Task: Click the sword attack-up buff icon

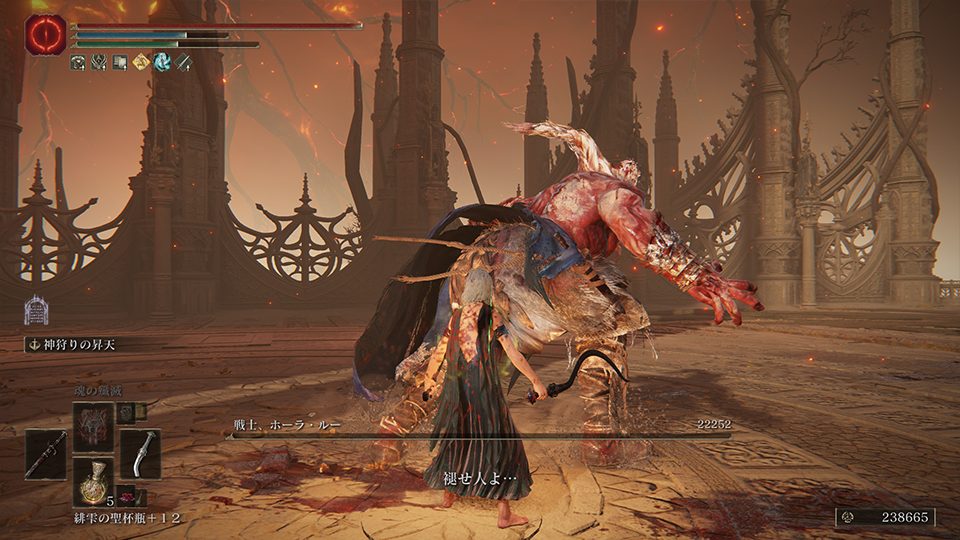Action: tap(181, 63)
